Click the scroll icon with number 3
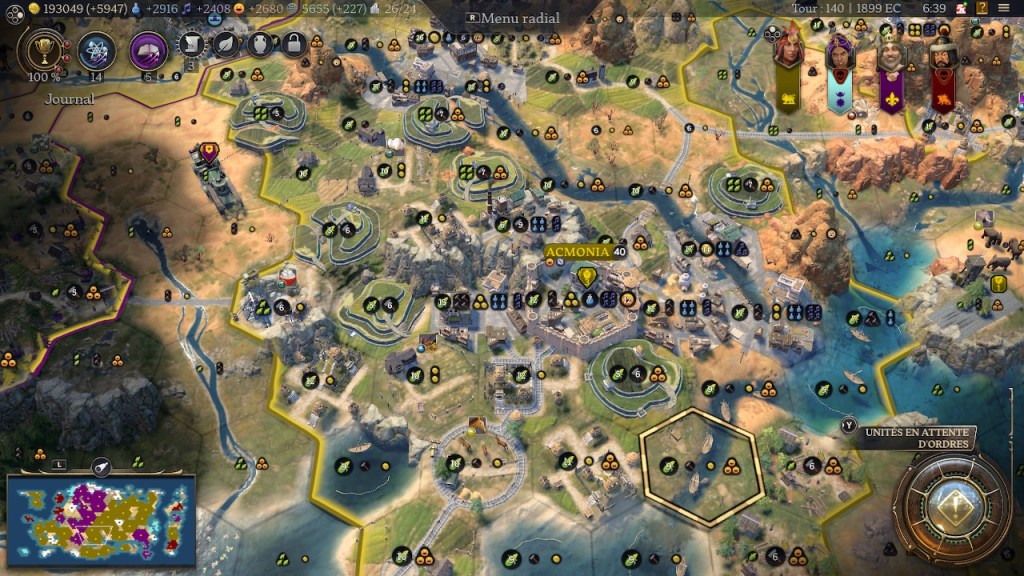 point(192,44)
